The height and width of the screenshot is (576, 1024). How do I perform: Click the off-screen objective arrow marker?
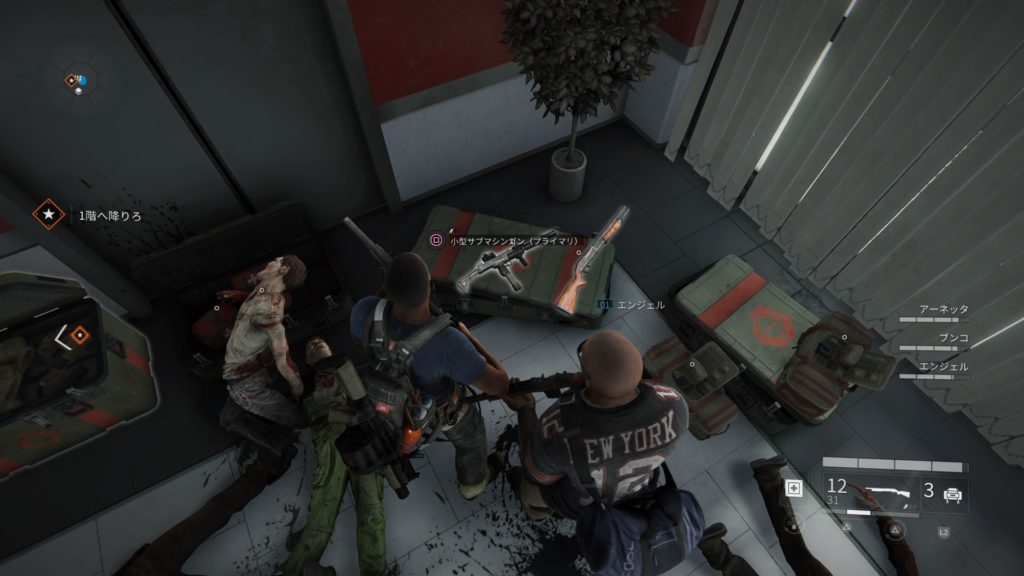[74, 338]
